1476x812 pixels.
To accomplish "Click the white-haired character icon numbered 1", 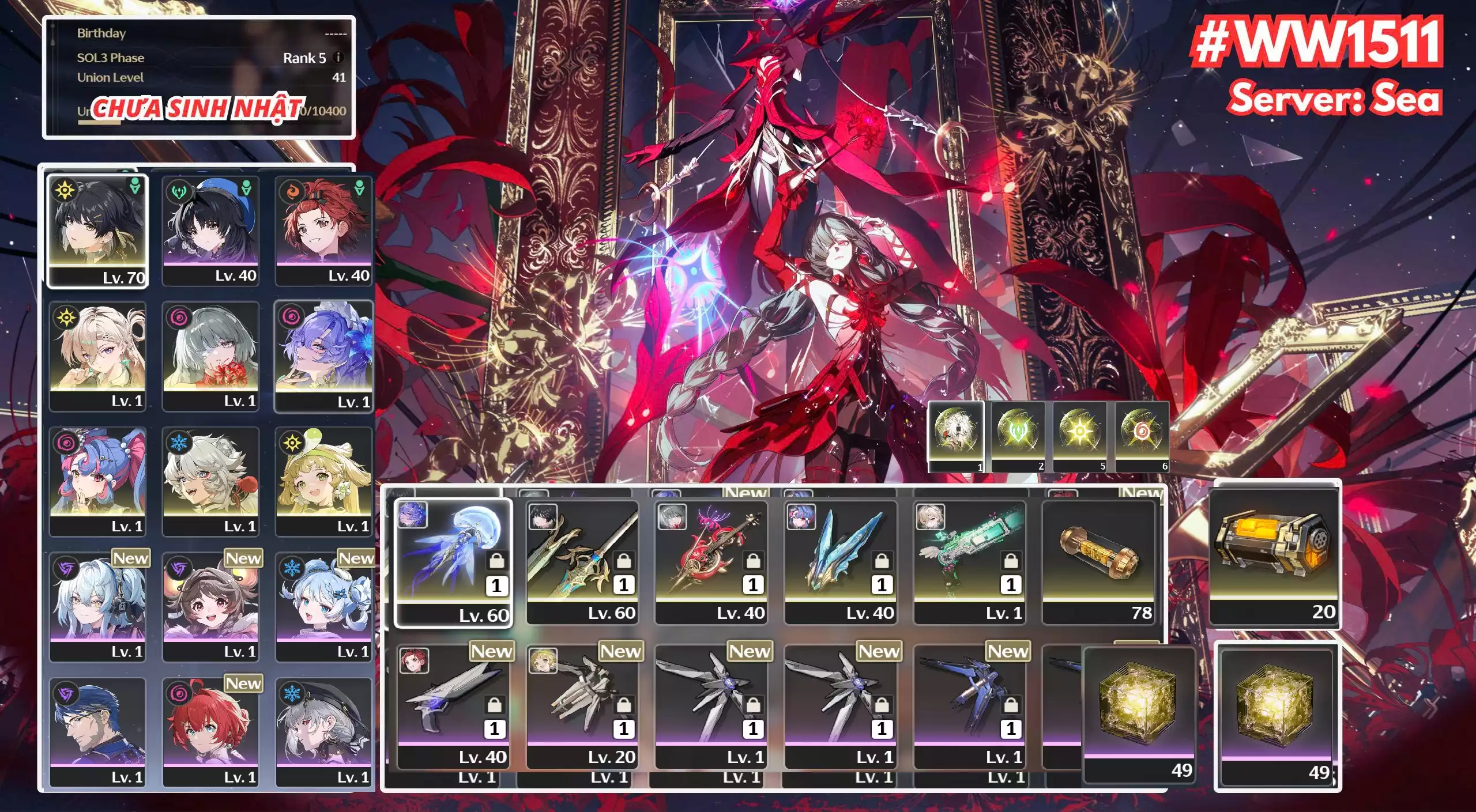I will tap(955, 436).
